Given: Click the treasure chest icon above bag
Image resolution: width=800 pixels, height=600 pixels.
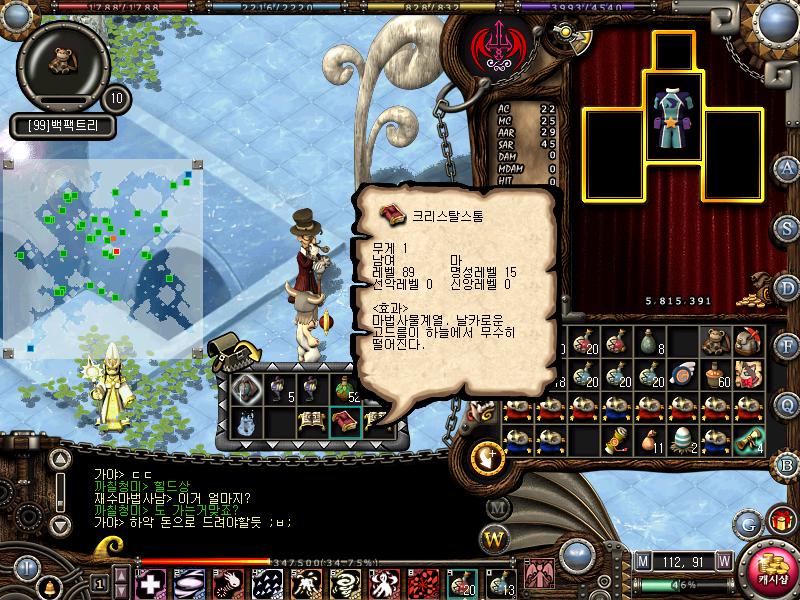Looking at the screenshot, I should (230, 352).
